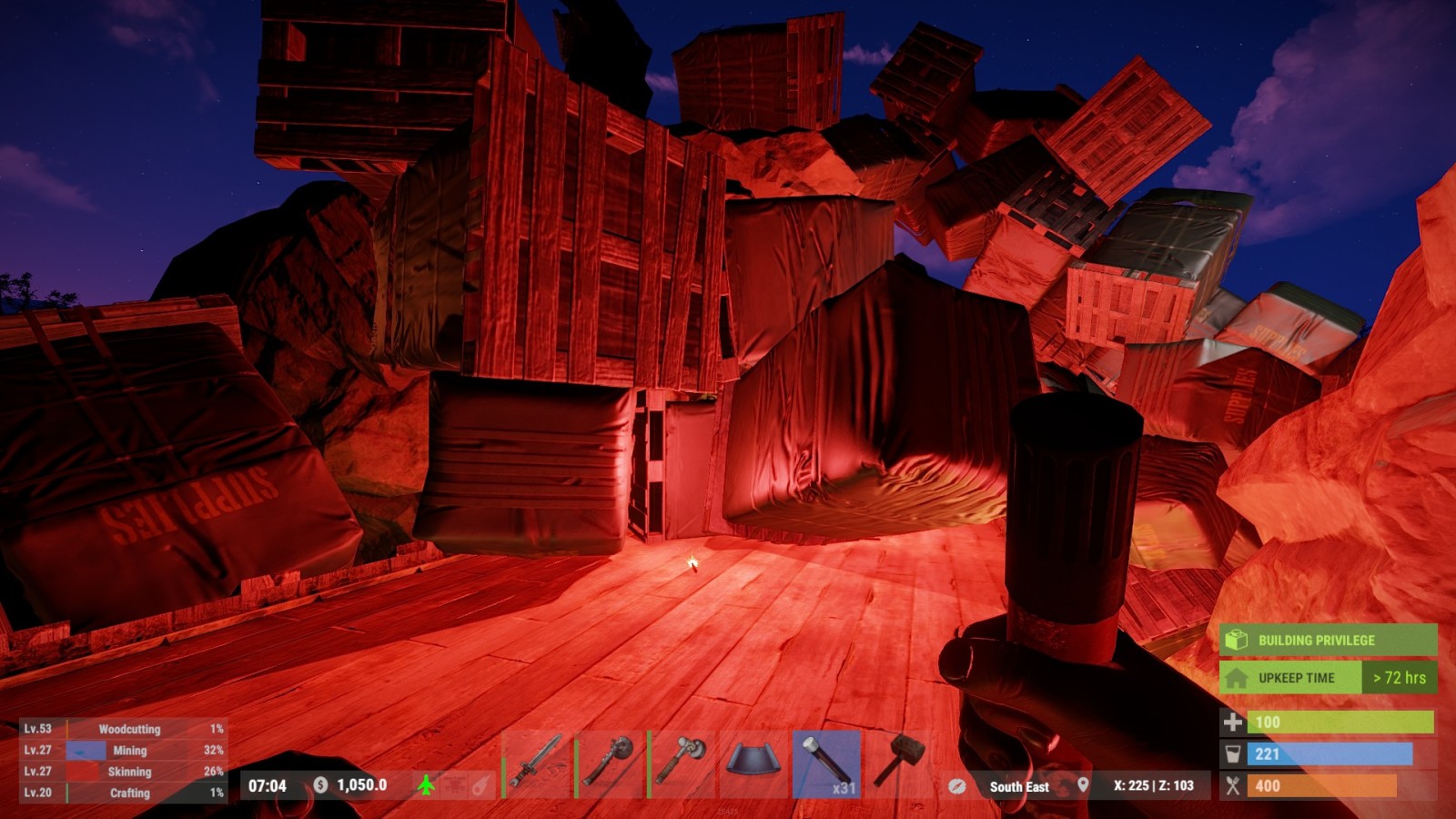
Task: Equip the hammer from the hotbar
Action: [899, 763]
